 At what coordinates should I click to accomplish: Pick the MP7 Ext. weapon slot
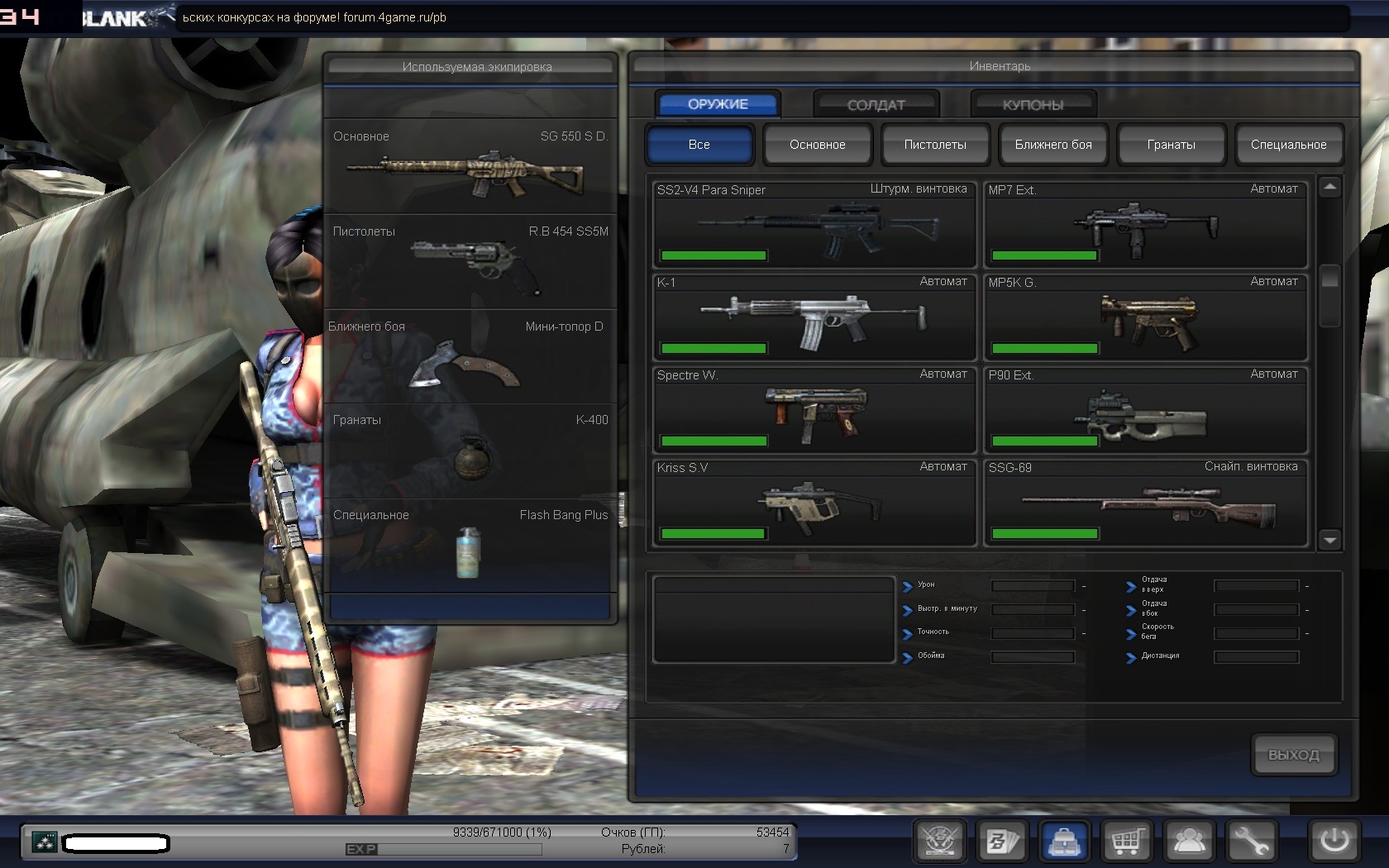pyautogui.click(x=1145, y=223)
